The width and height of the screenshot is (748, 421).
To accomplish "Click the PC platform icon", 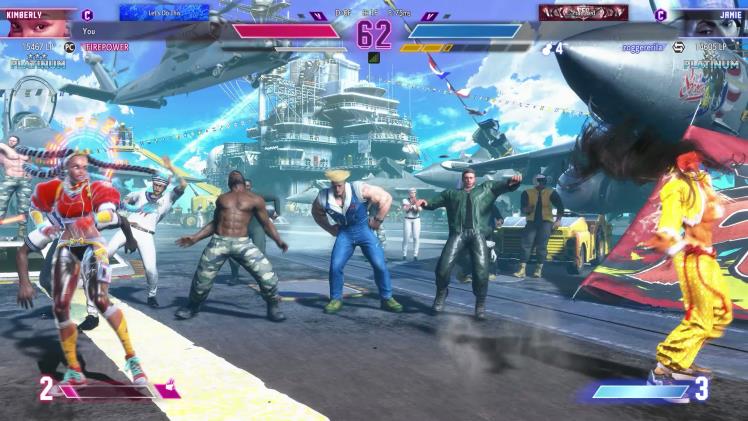I will [70, 47].
